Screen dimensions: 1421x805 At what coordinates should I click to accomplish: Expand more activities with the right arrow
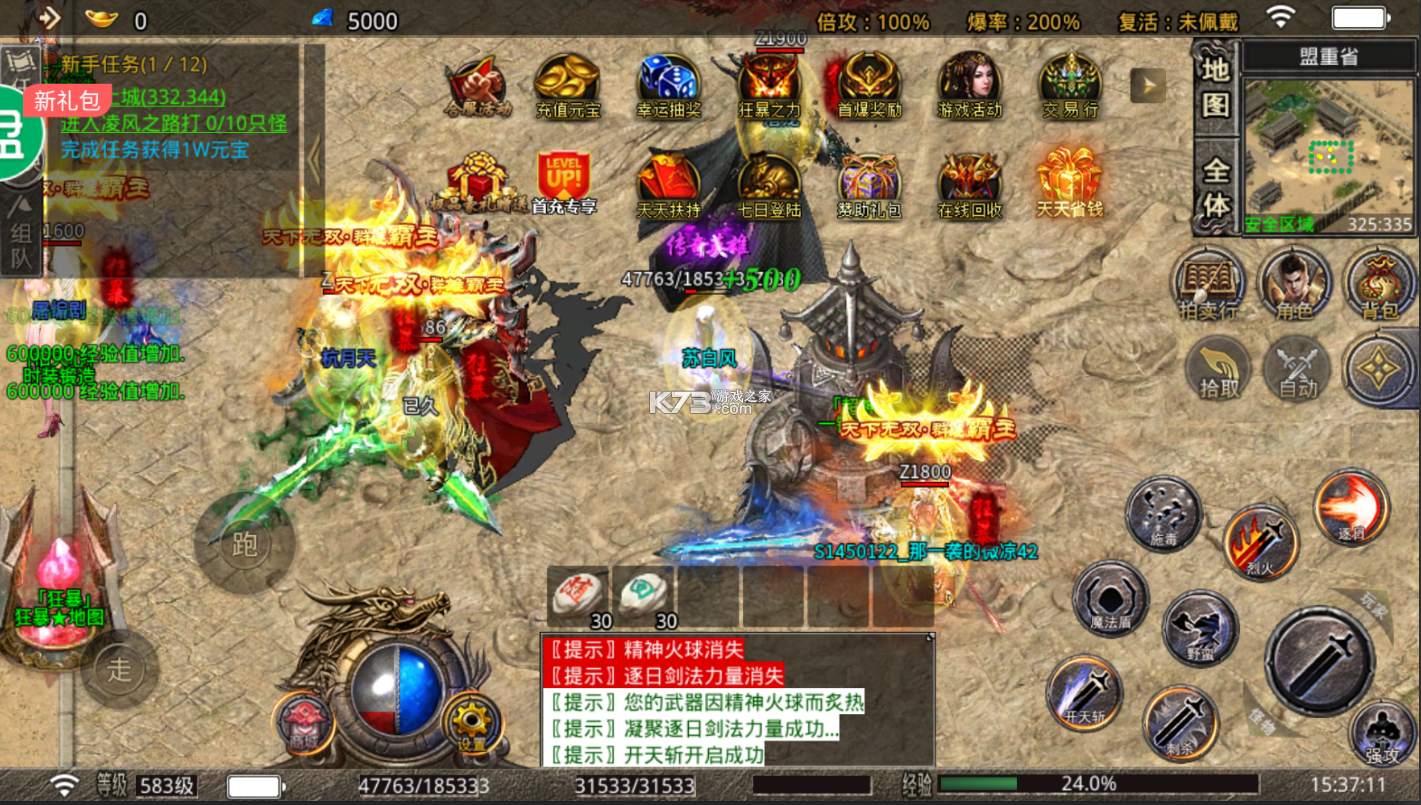1148,85
